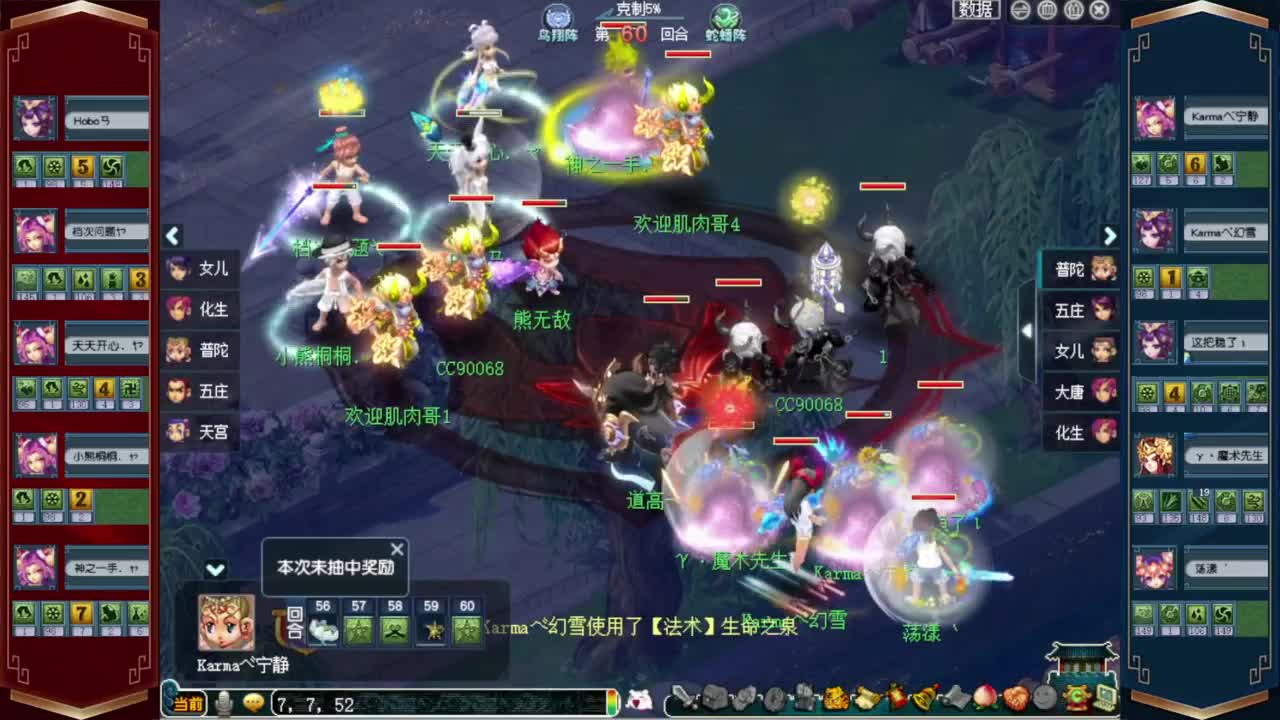
Task: Click the white panda icon near the chat bar
Action: pyautogui.click(x=642, y=701)
